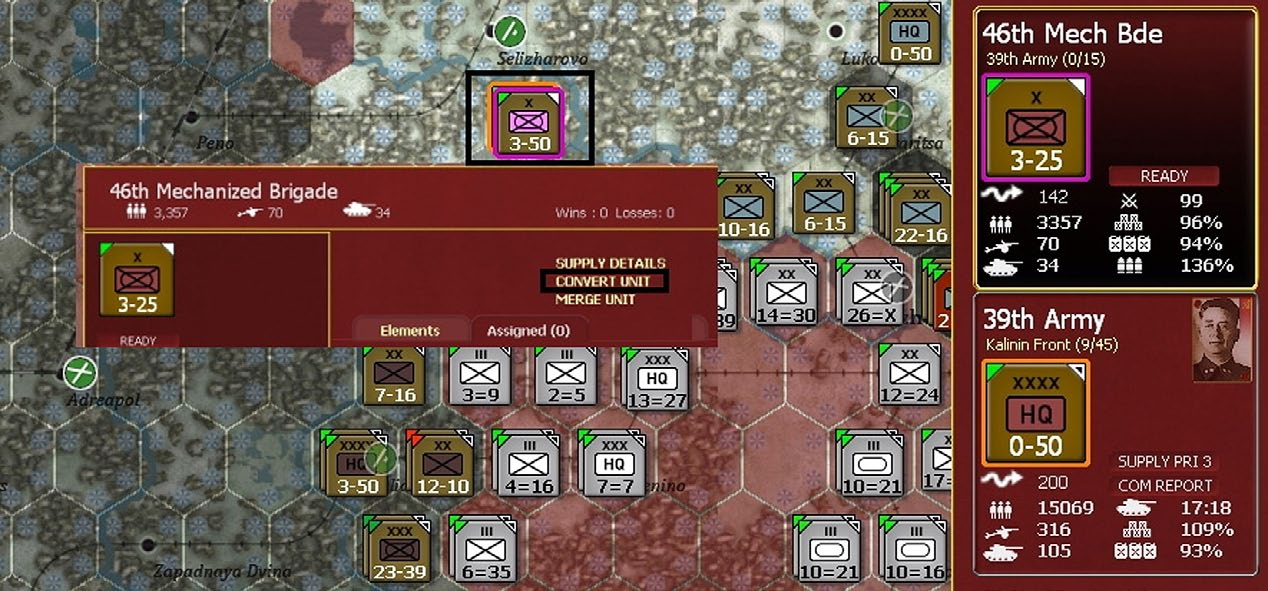Choose the Convert Unit option

tap(603, 281)
